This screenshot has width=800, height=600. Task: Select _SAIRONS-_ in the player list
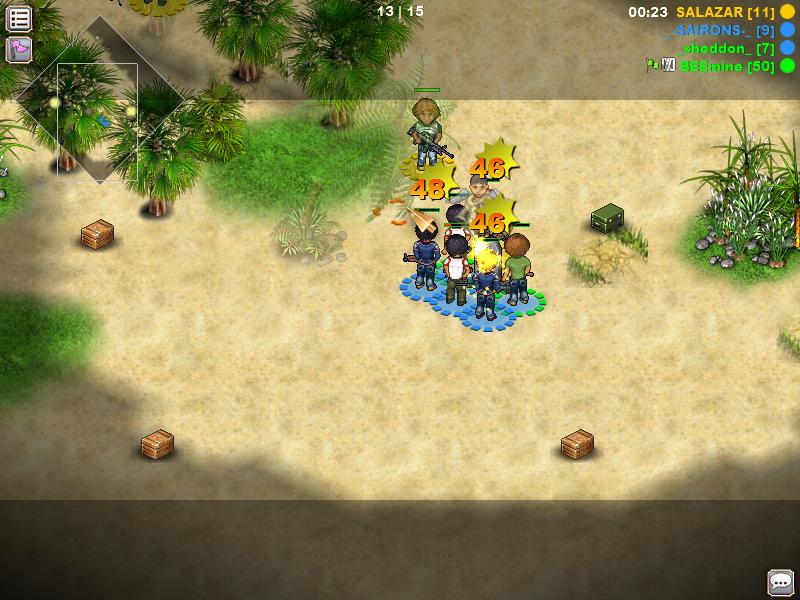click(720, 30)
